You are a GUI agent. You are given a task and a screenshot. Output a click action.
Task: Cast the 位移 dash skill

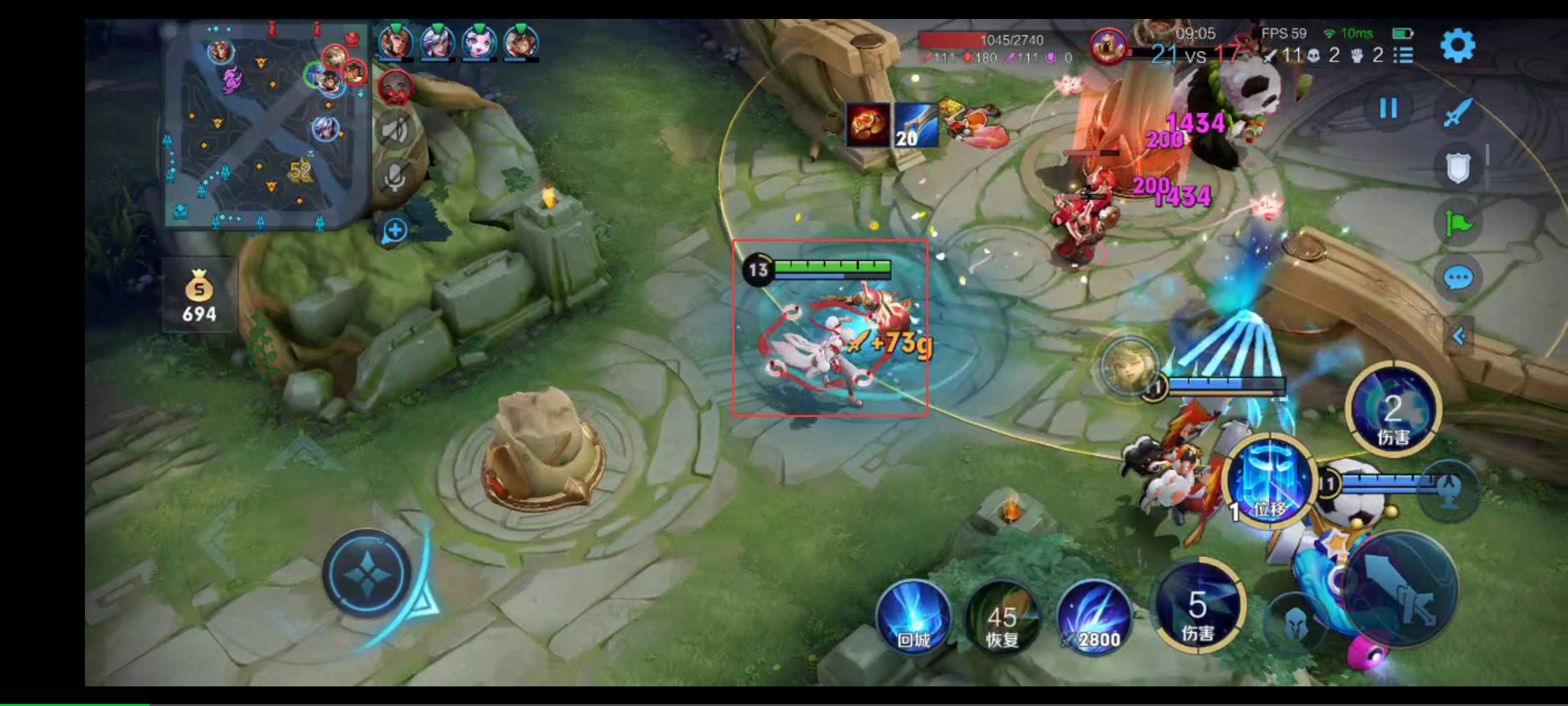pos(1269,480)
